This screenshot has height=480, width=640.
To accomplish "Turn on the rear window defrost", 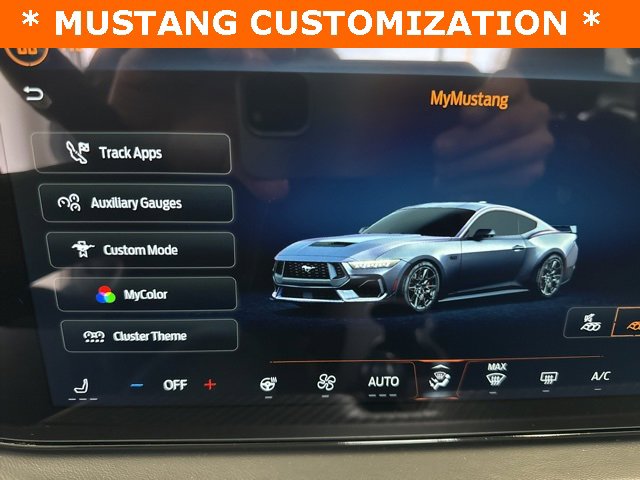I will pos(549,377).
